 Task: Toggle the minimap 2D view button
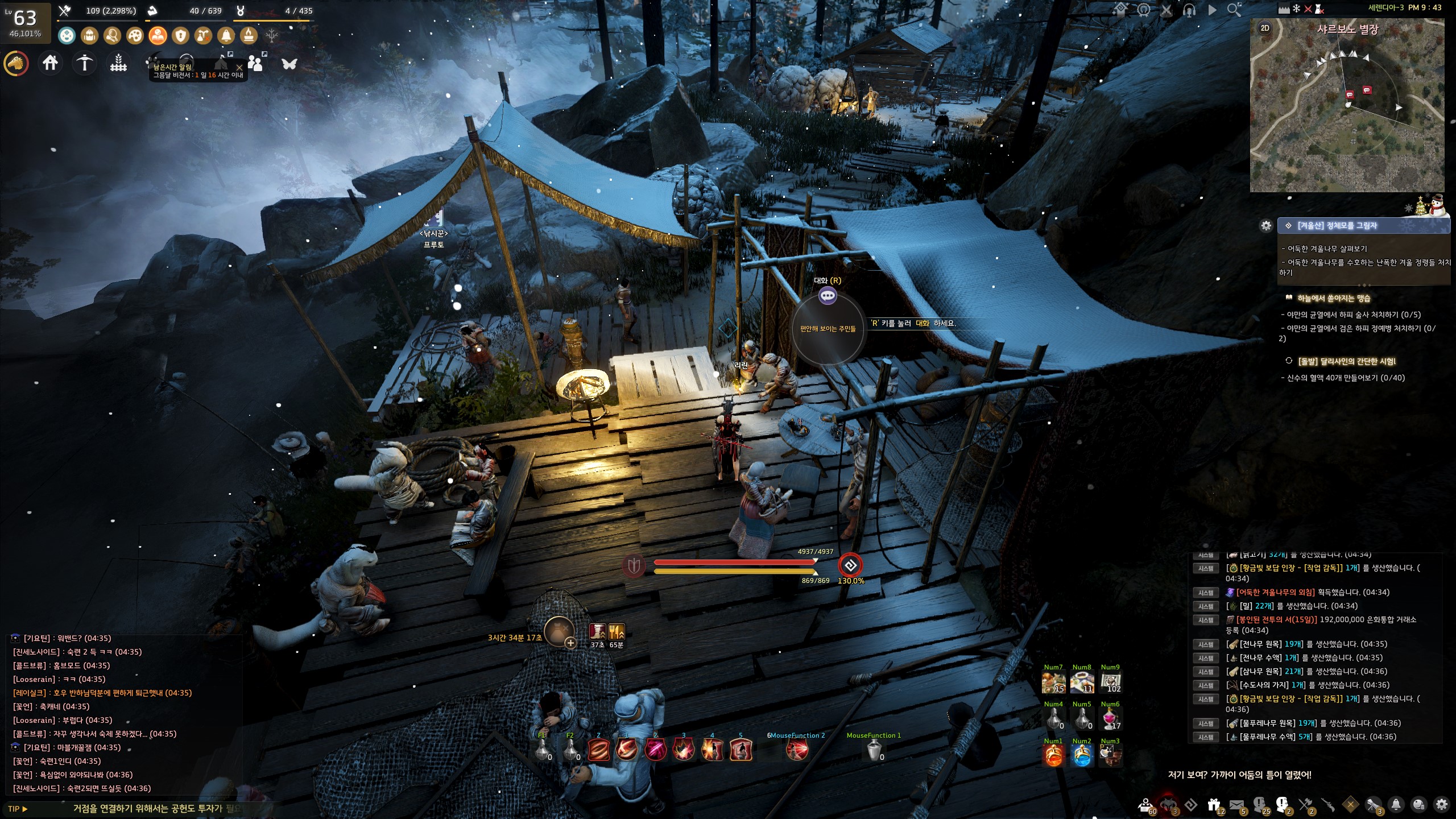tap(1265, 28)
